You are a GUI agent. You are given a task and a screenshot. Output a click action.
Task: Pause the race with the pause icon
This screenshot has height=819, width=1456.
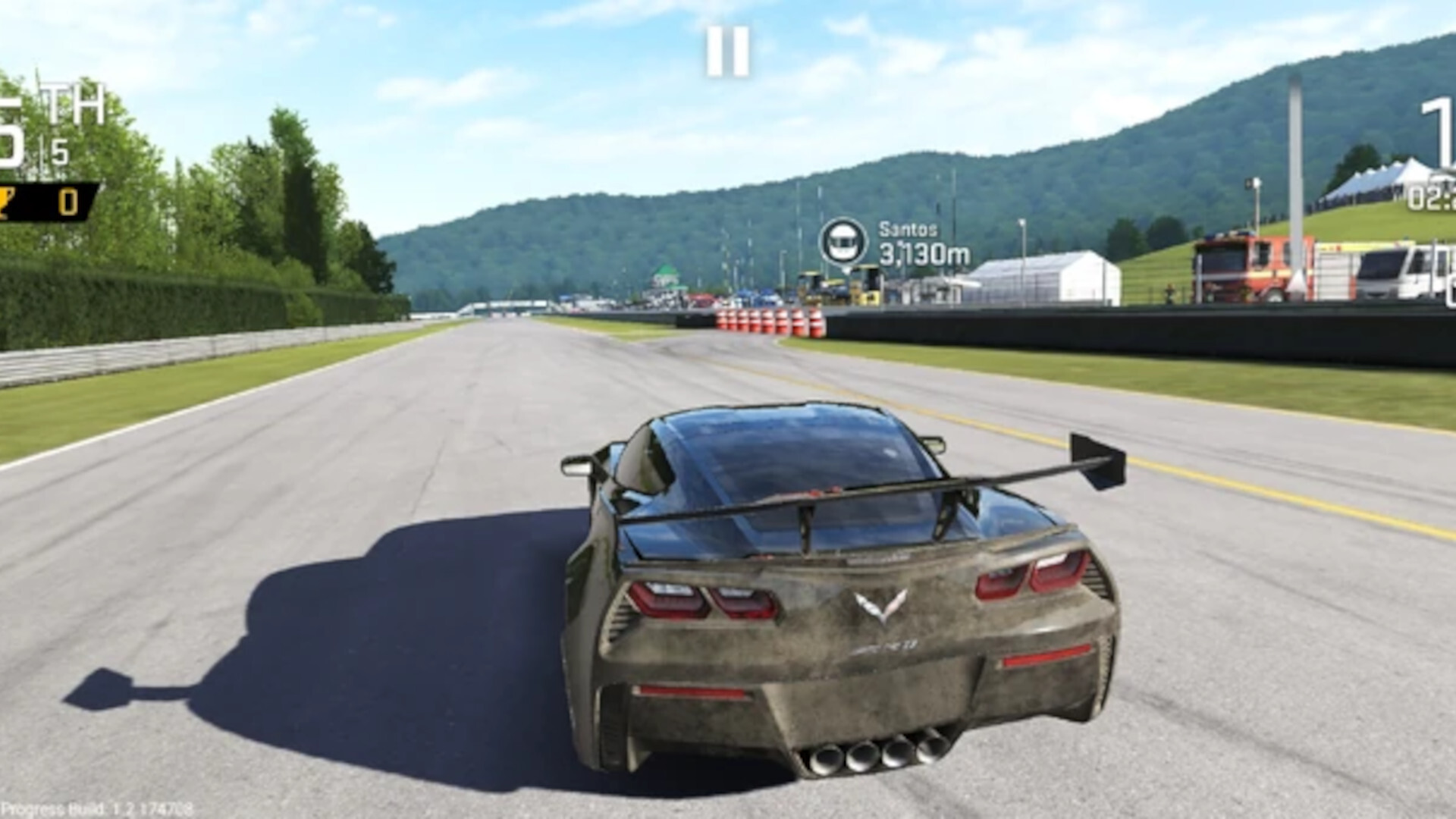730,51
